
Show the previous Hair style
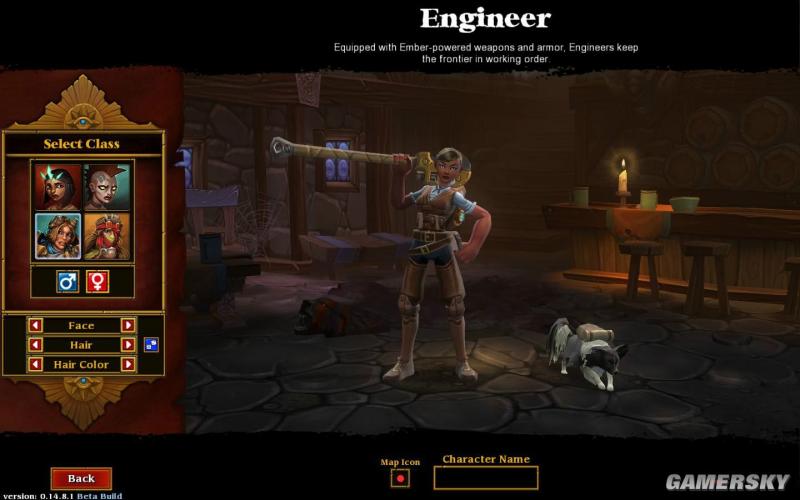(35, 345)
